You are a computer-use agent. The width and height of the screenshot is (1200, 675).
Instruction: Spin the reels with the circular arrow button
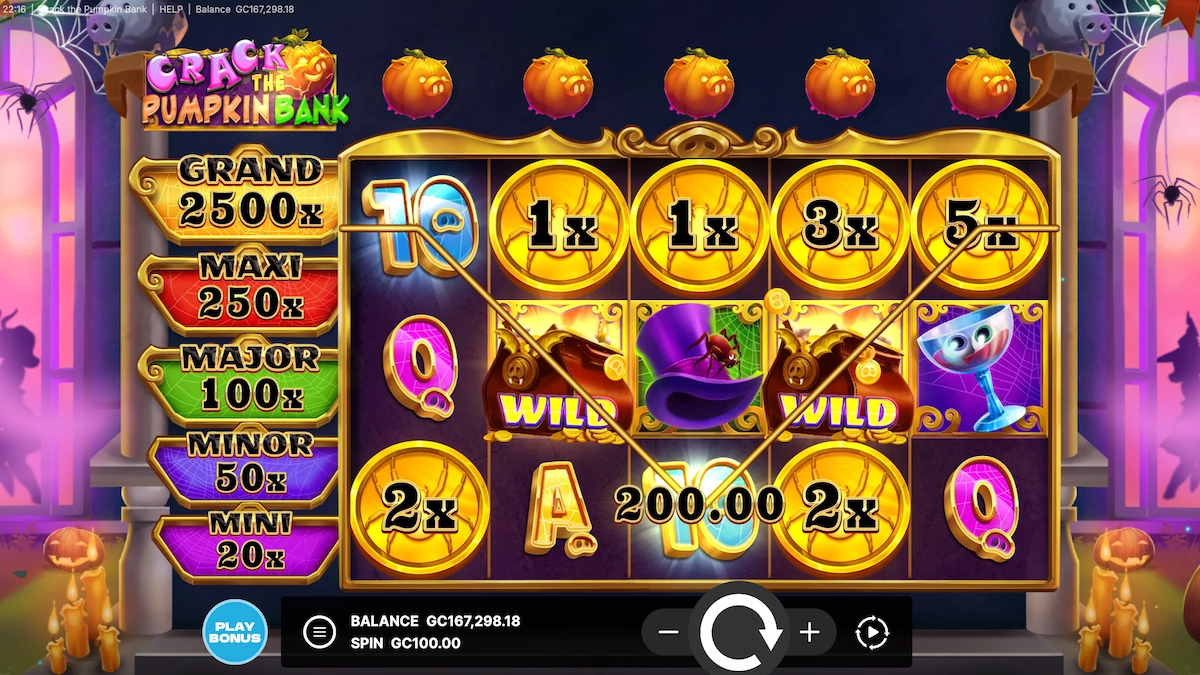741,630
